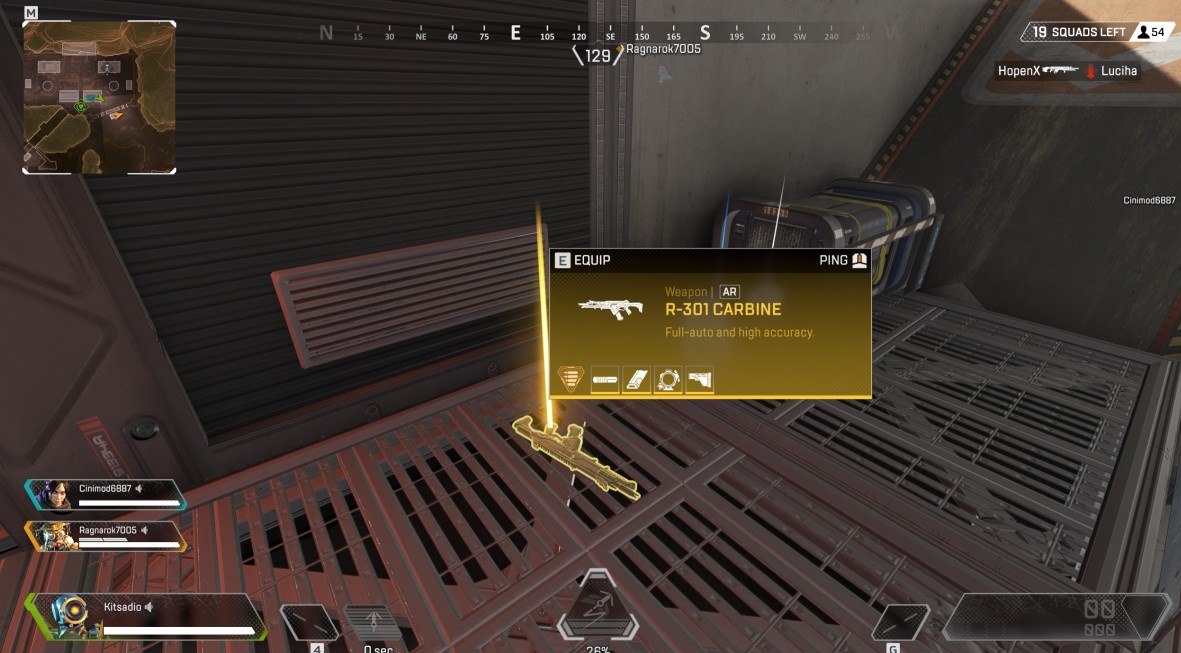This screenshot has height=653, width=1181.
Task: Click the stock attachment icon
Action: [x=699, y=380]
